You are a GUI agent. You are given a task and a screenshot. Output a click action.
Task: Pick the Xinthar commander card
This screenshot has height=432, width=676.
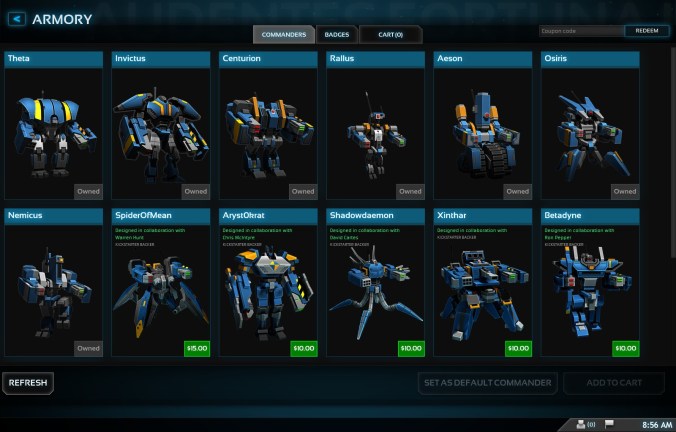point(482,283)
